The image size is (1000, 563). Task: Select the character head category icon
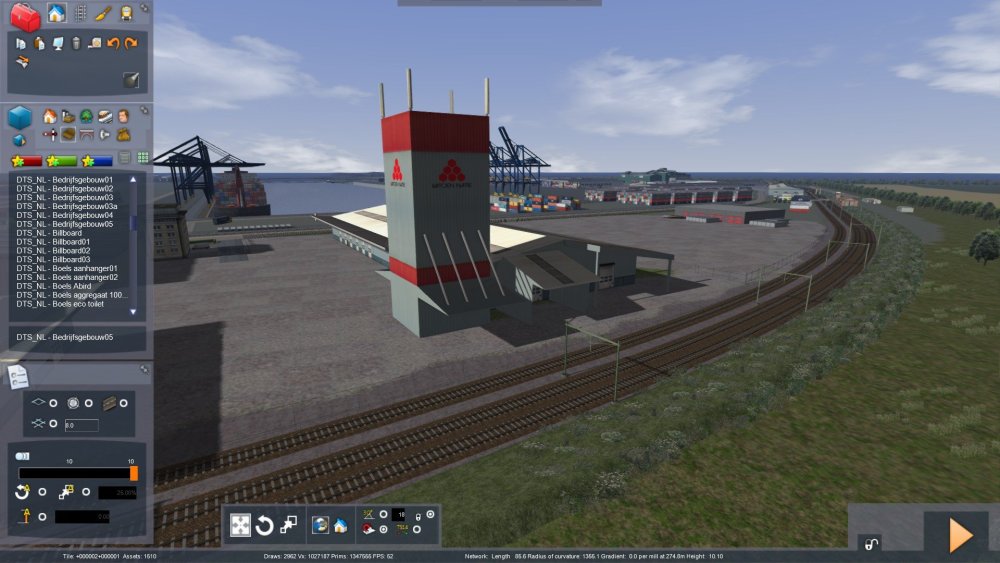coord(123,116)
